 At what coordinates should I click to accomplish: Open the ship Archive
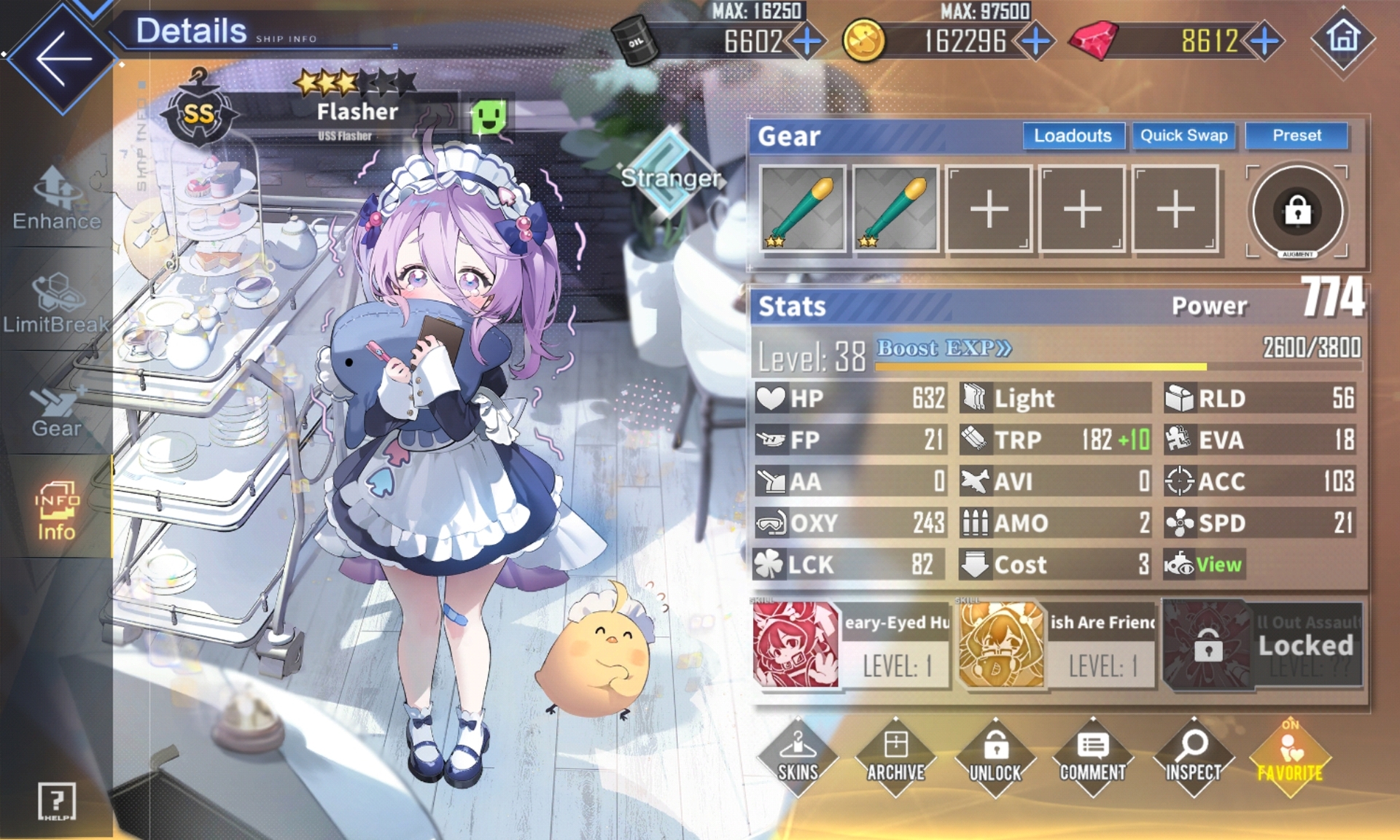[896, 757]
